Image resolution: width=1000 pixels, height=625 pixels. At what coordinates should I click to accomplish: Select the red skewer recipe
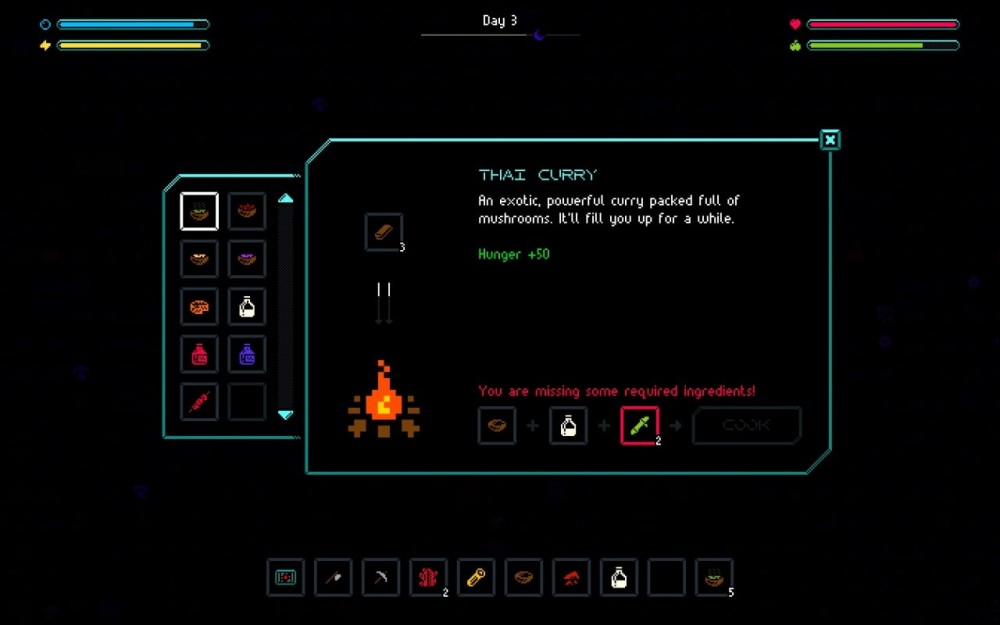point(199,402)
